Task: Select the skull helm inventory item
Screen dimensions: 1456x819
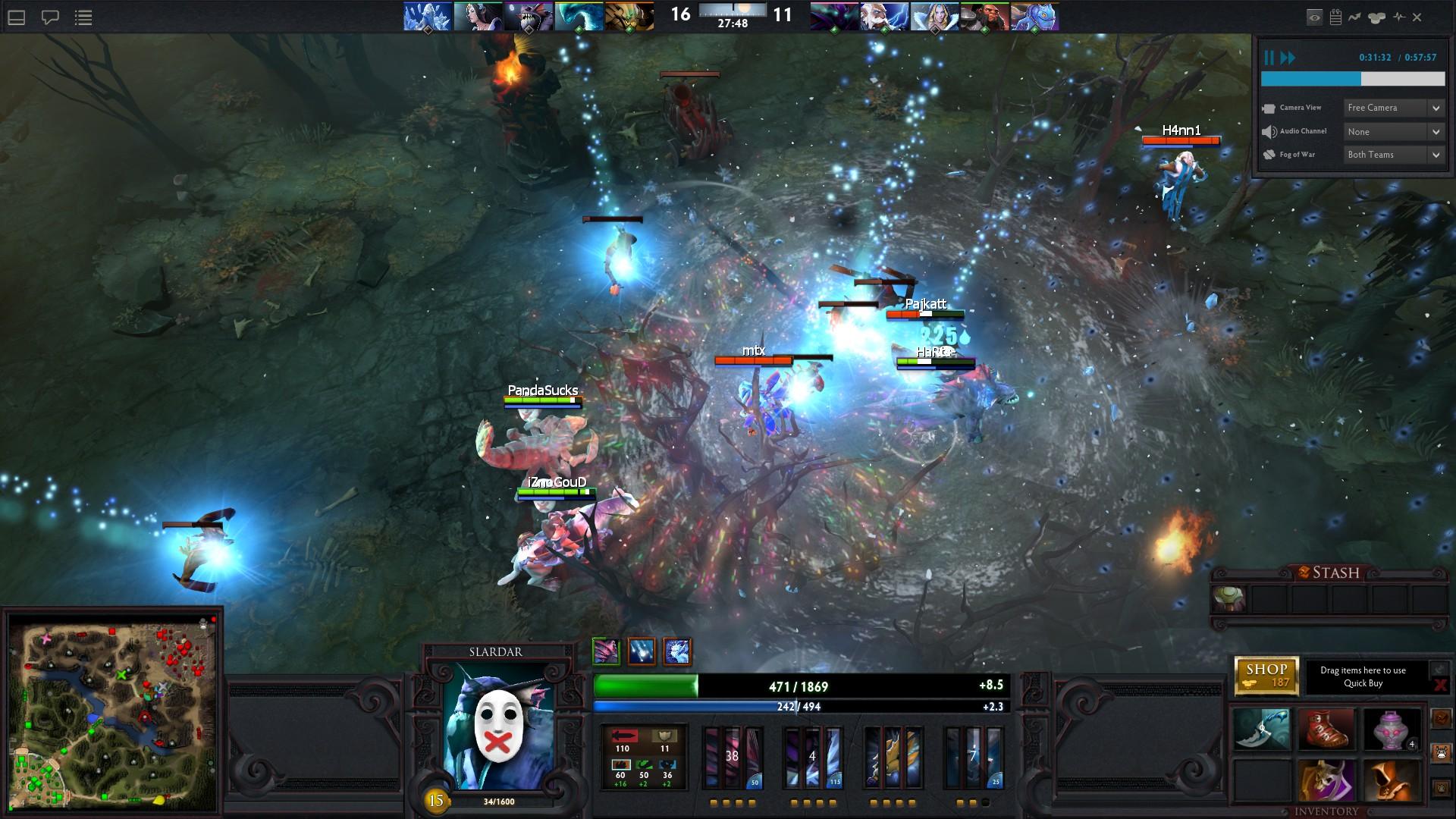Action: (1326, 780)
